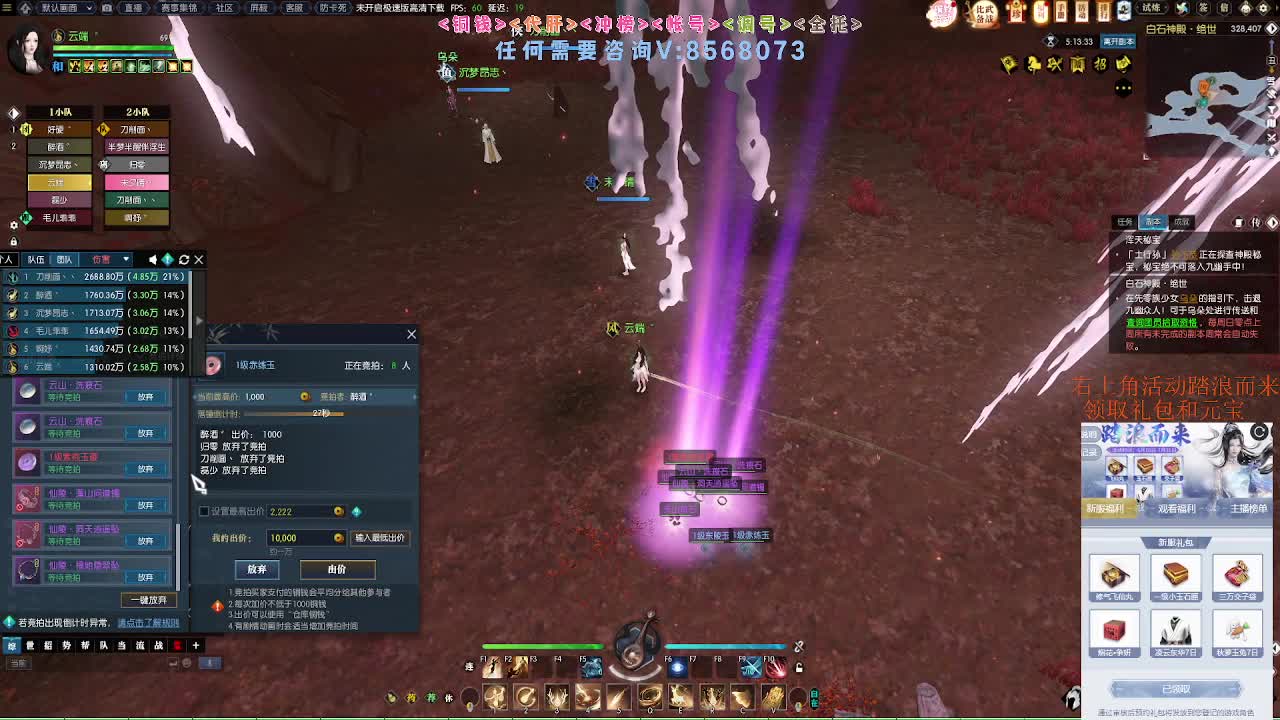
Task: Click the 我的出价 bid amount input field
Action: coord(305,538)
